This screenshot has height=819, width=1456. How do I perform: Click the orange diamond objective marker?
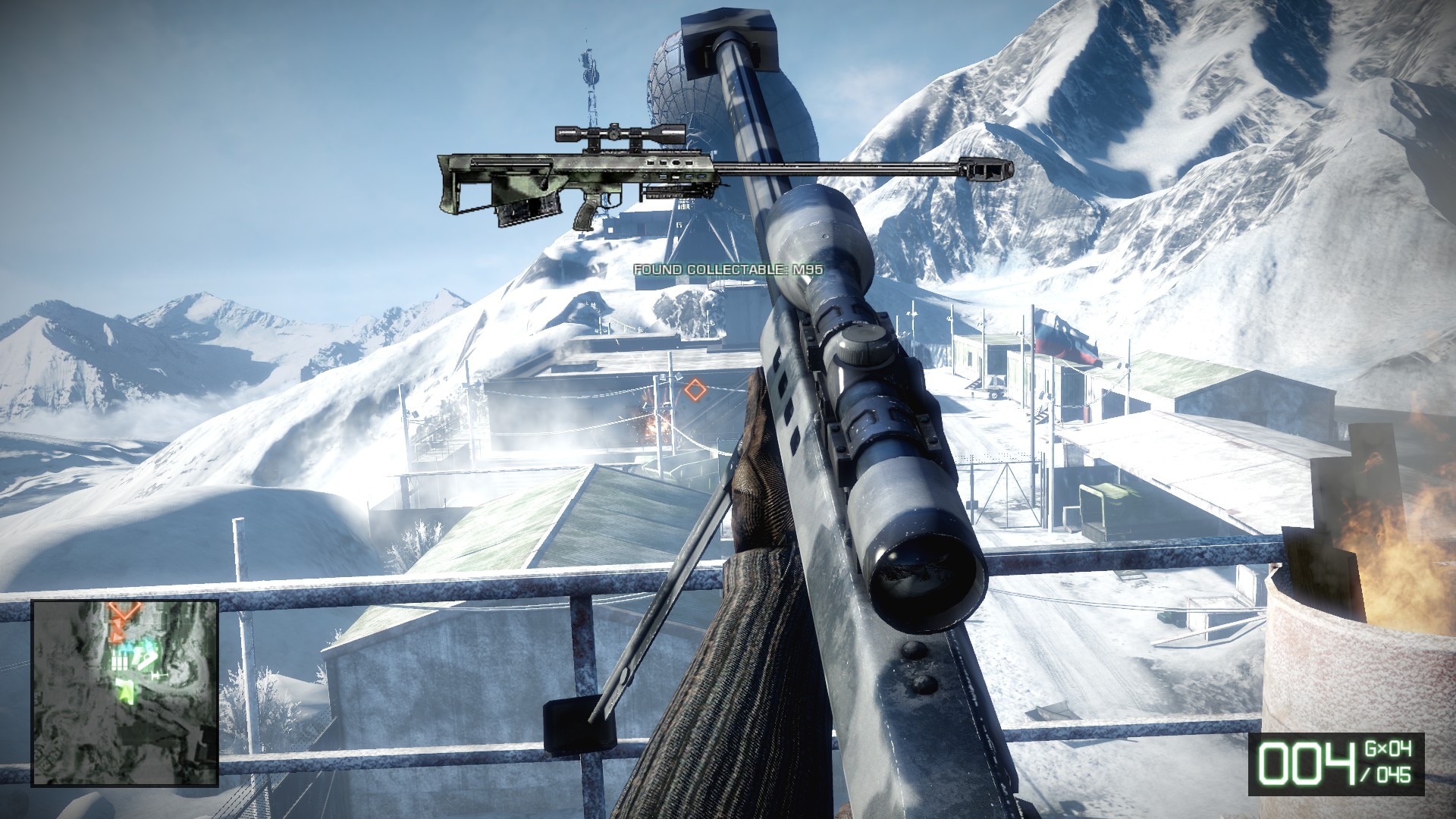695,391
